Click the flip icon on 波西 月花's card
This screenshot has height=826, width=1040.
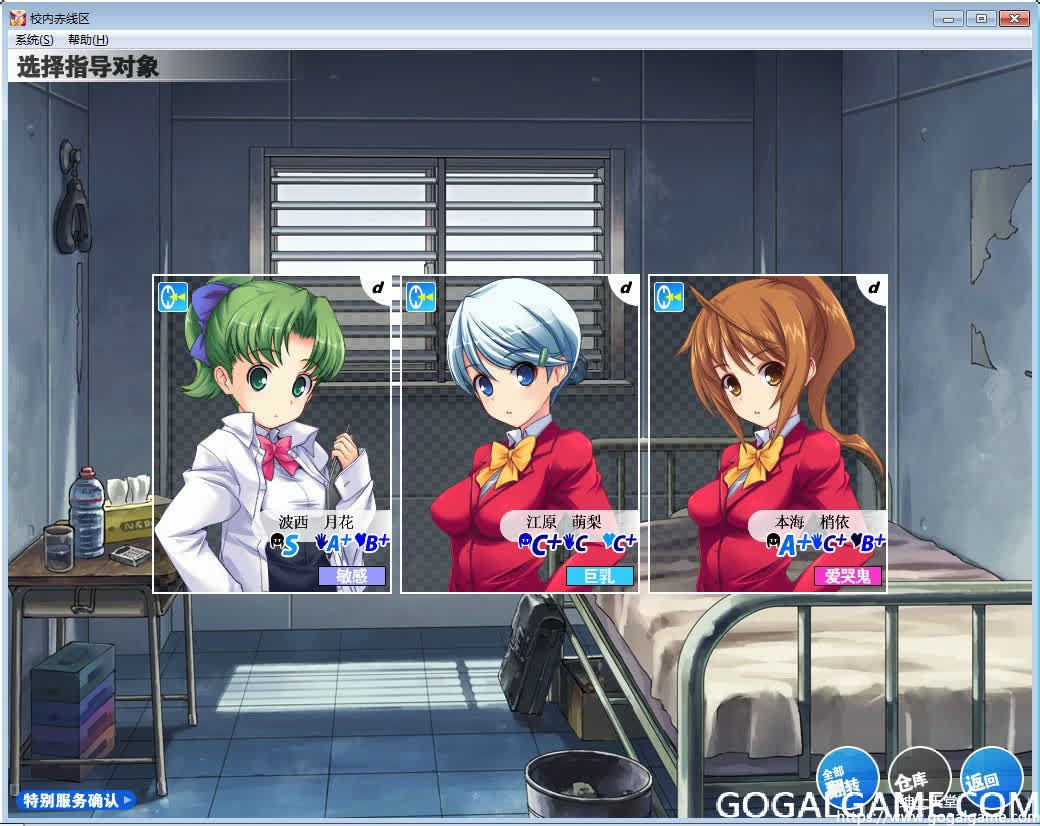(x=173, y=297)
